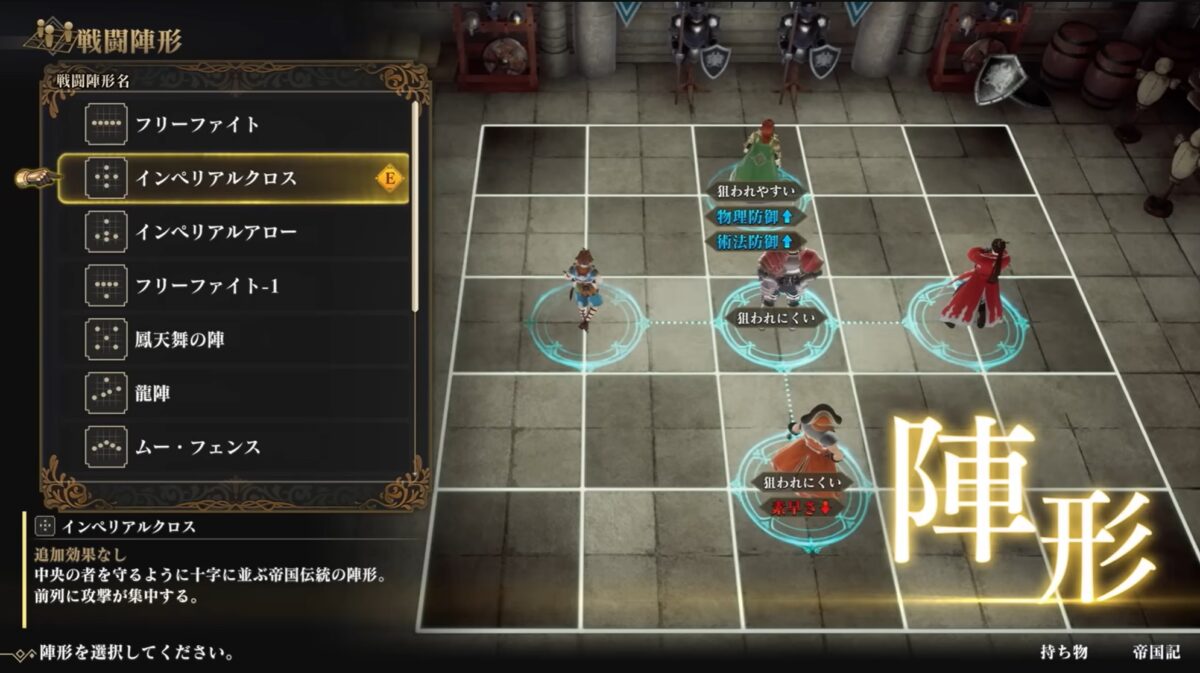Choose the インペリアルクロス formation entry
The image size is (1200, 673).
click(217, 179)
